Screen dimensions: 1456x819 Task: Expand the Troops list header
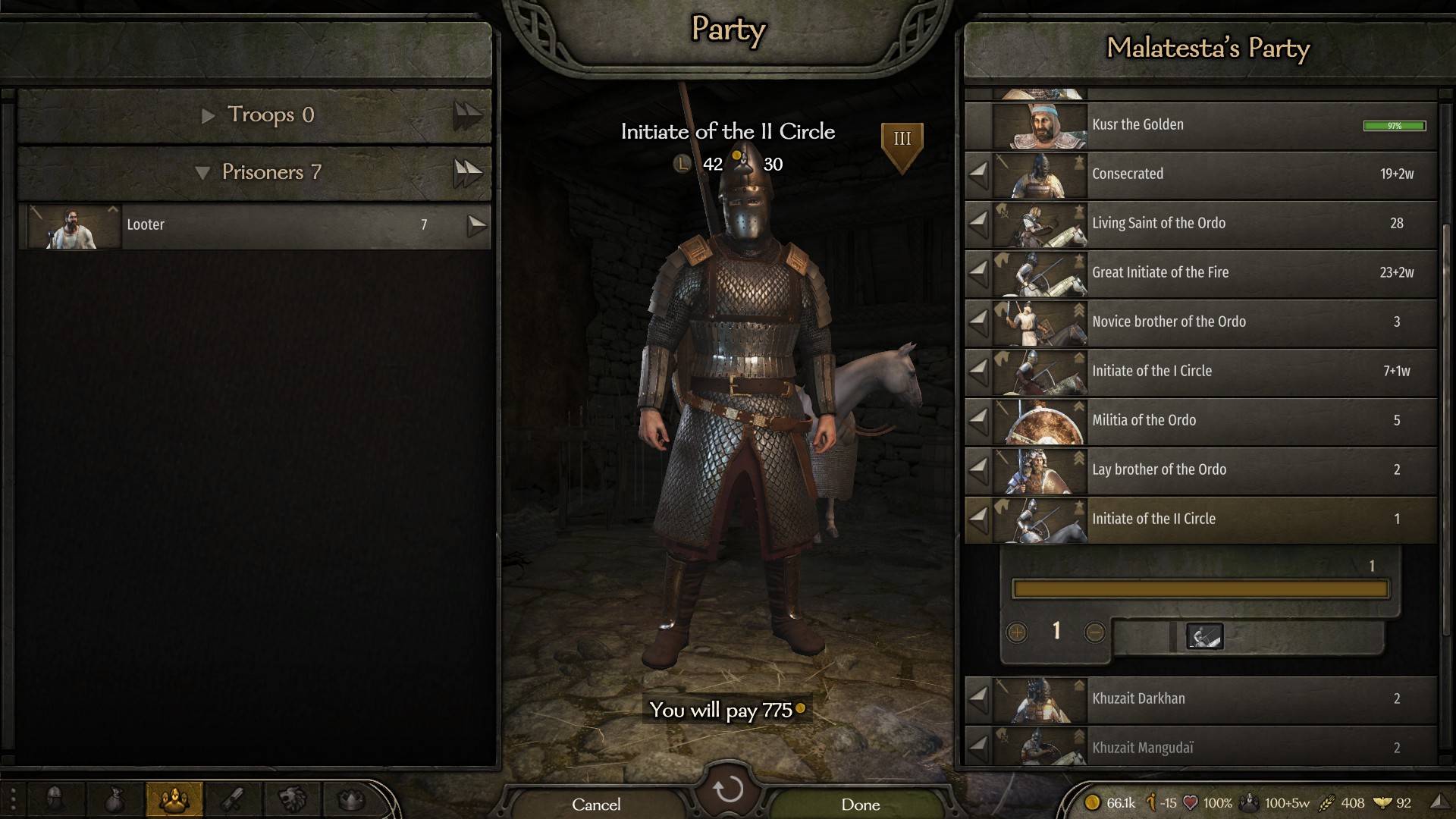click(x=209, y=115)
